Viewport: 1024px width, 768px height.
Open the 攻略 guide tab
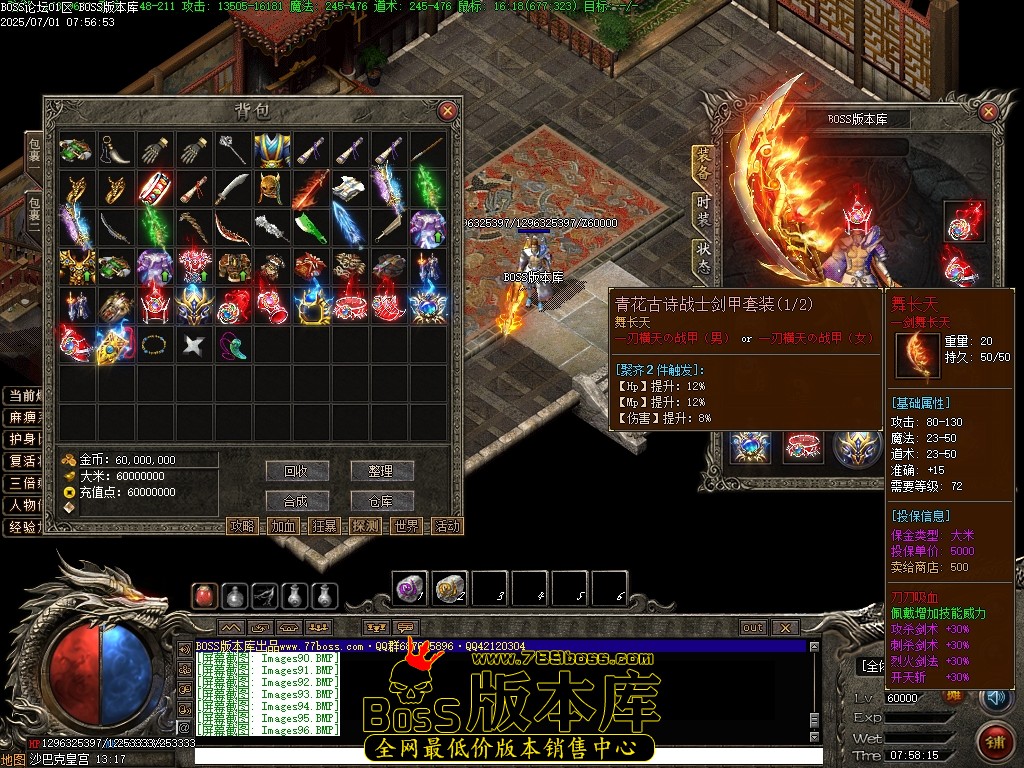coord(243,526)
